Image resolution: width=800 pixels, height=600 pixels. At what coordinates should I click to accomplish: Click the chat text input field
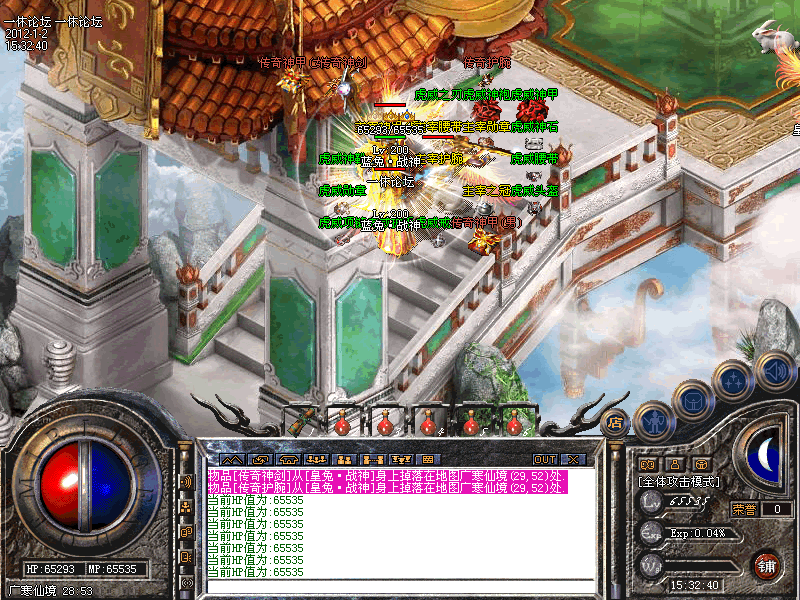point(400,587)
